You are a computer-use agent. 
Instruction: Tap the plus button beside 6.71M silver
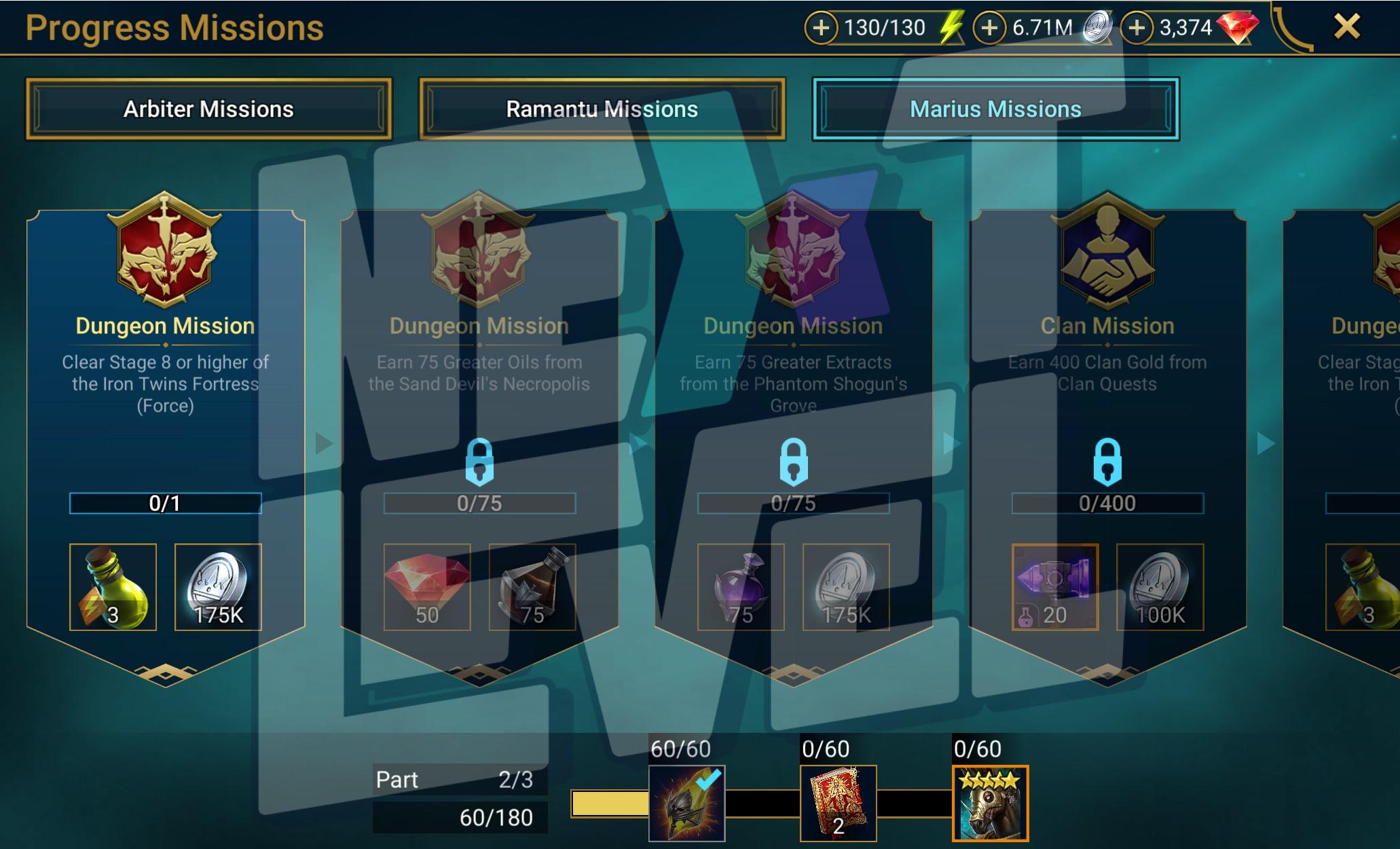tap(989, 28)
